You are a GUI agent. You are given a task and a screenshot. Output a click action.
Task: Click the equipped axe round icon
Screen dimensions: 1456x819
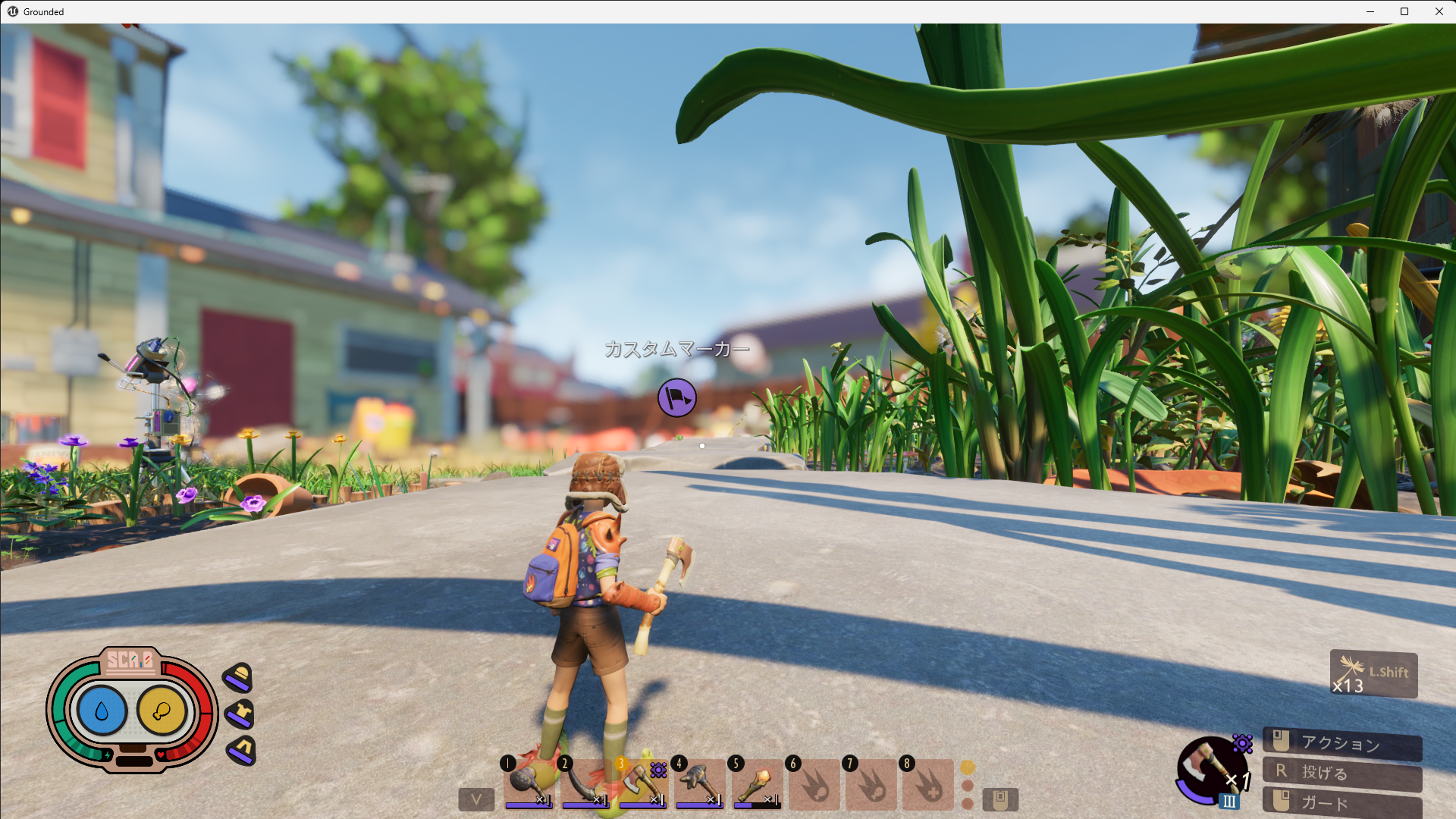coord(1211,770)
